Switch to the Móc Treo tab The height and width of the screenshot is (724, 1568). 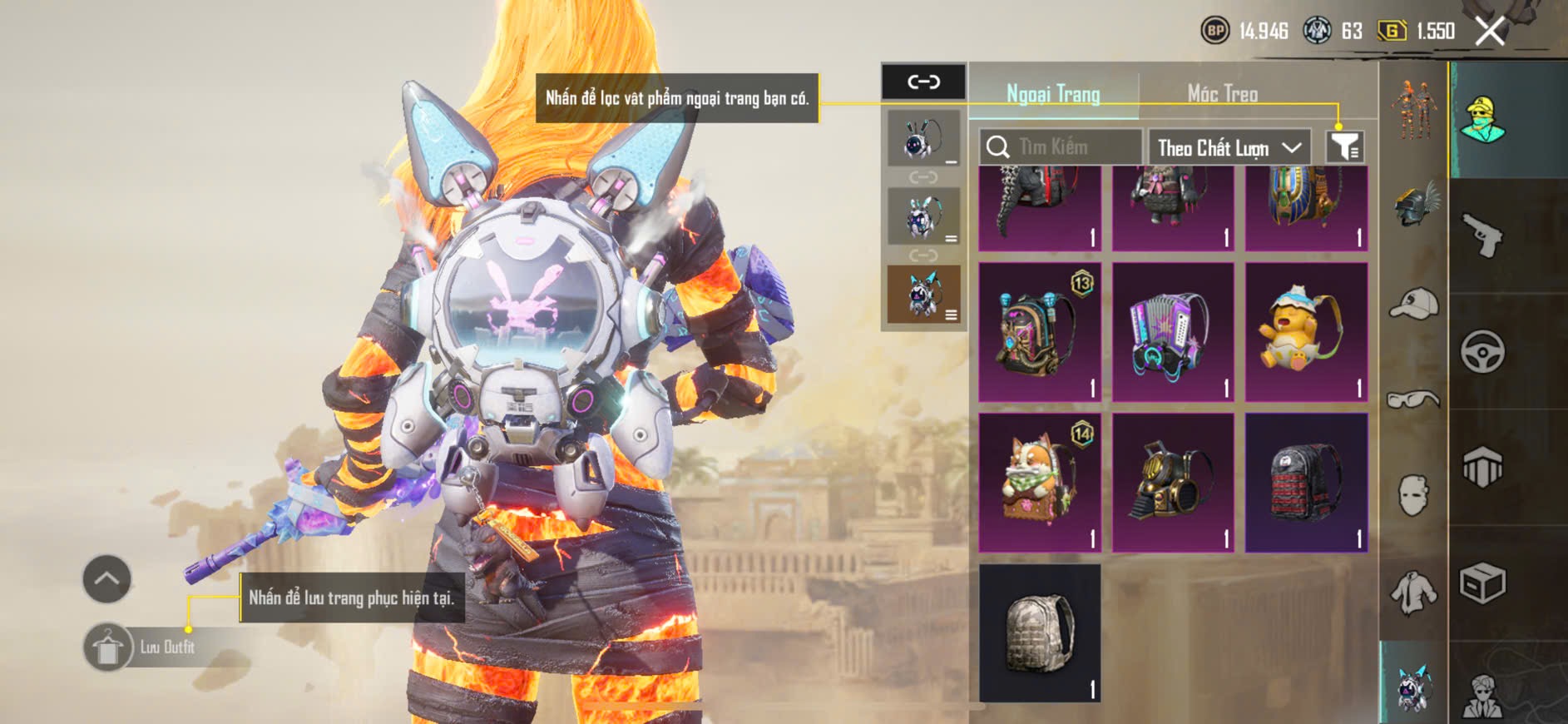click(1222, 94)
